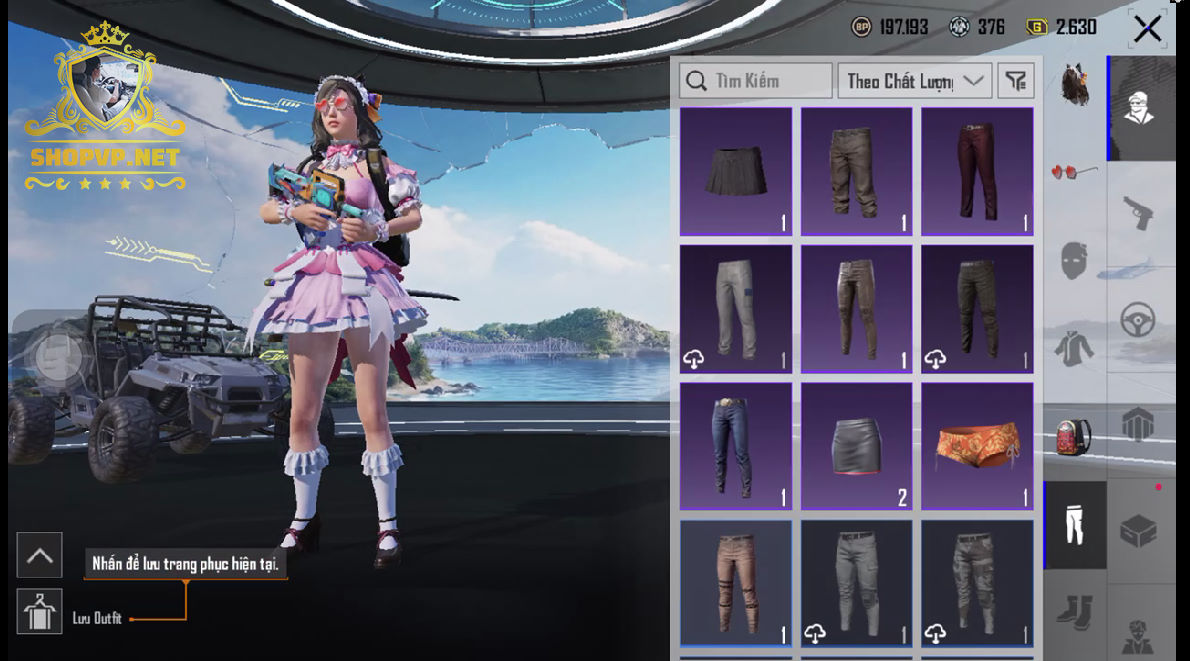This screenshot has width=1190, height=661.
Task: Click the Tìm Kiếm search box
Action: [755, 81]
